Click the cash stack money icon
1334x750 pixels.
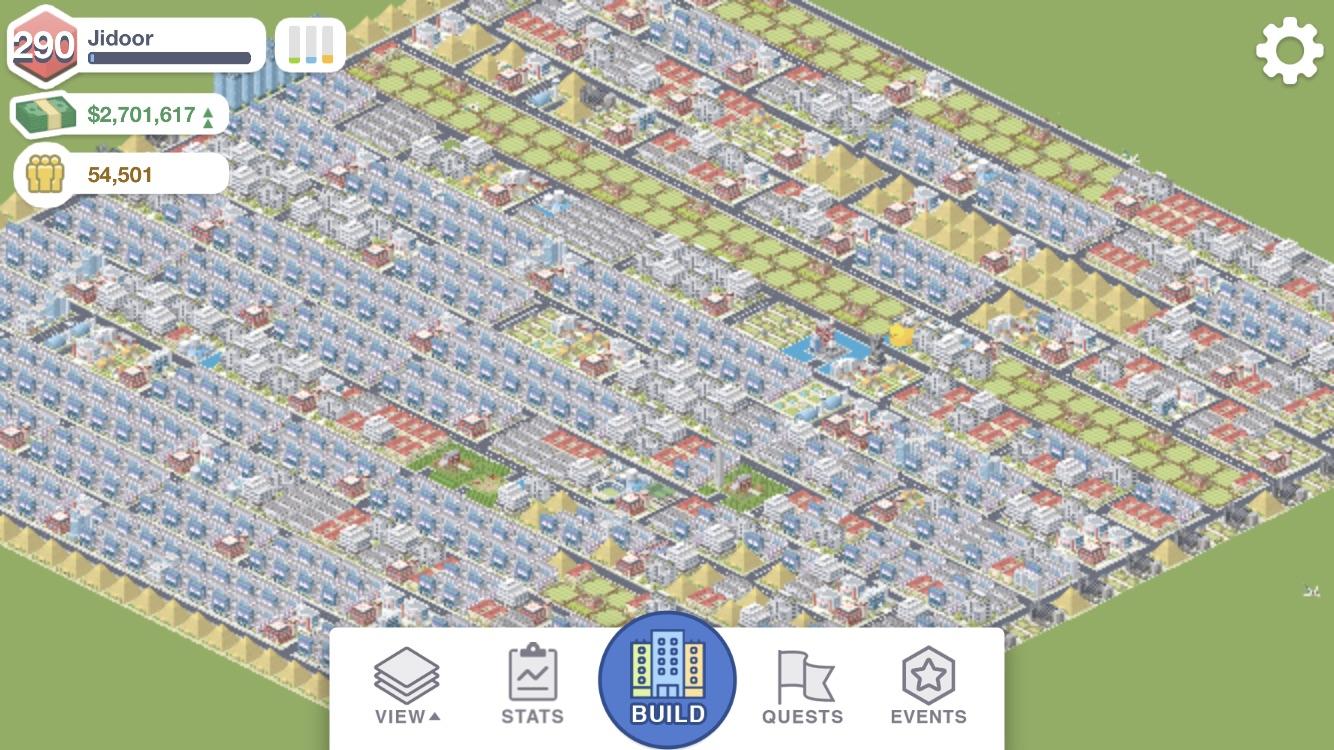click(44, 113)
